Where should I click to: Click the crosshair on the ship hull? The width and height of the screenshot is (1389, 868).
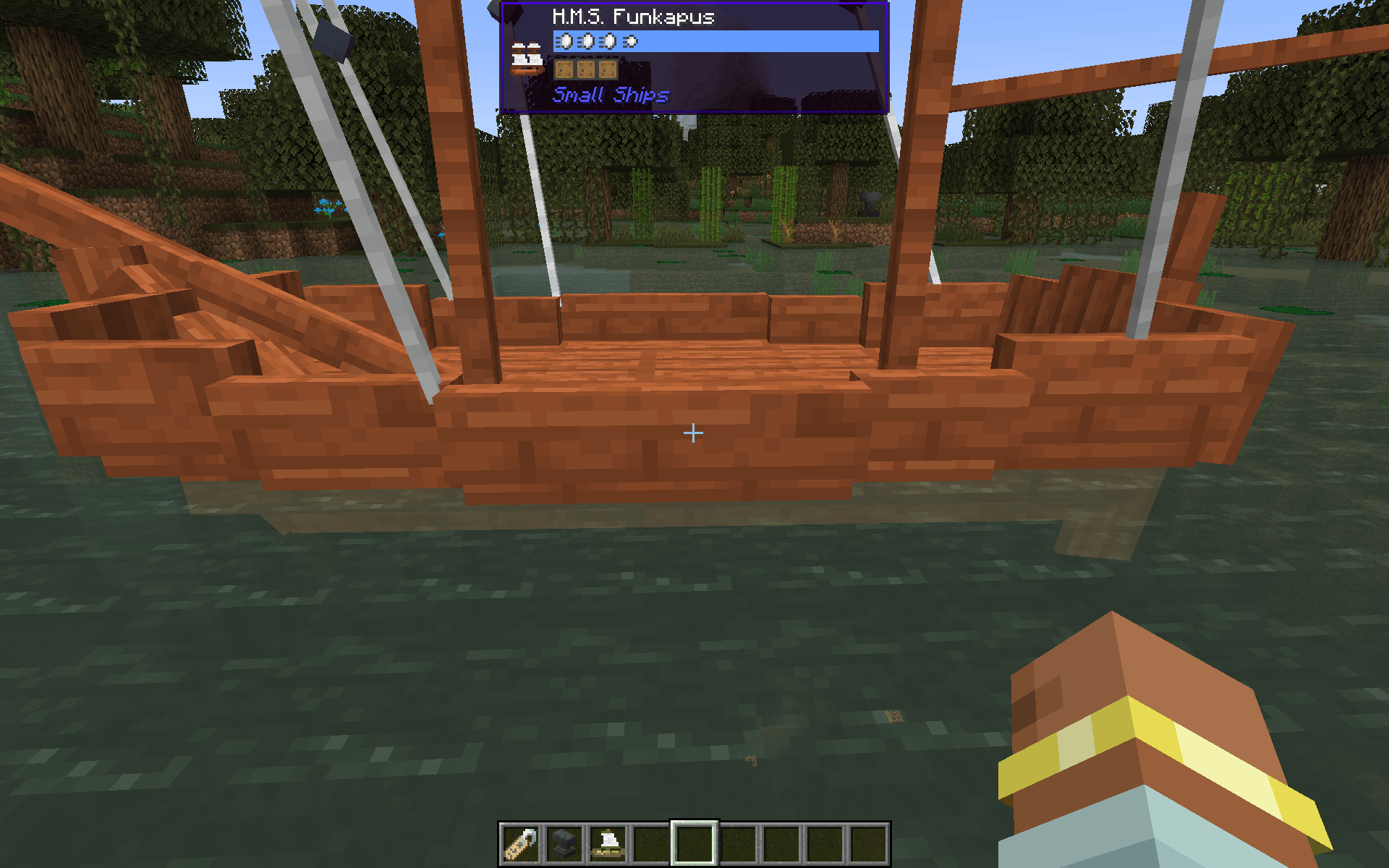(693, 433)
